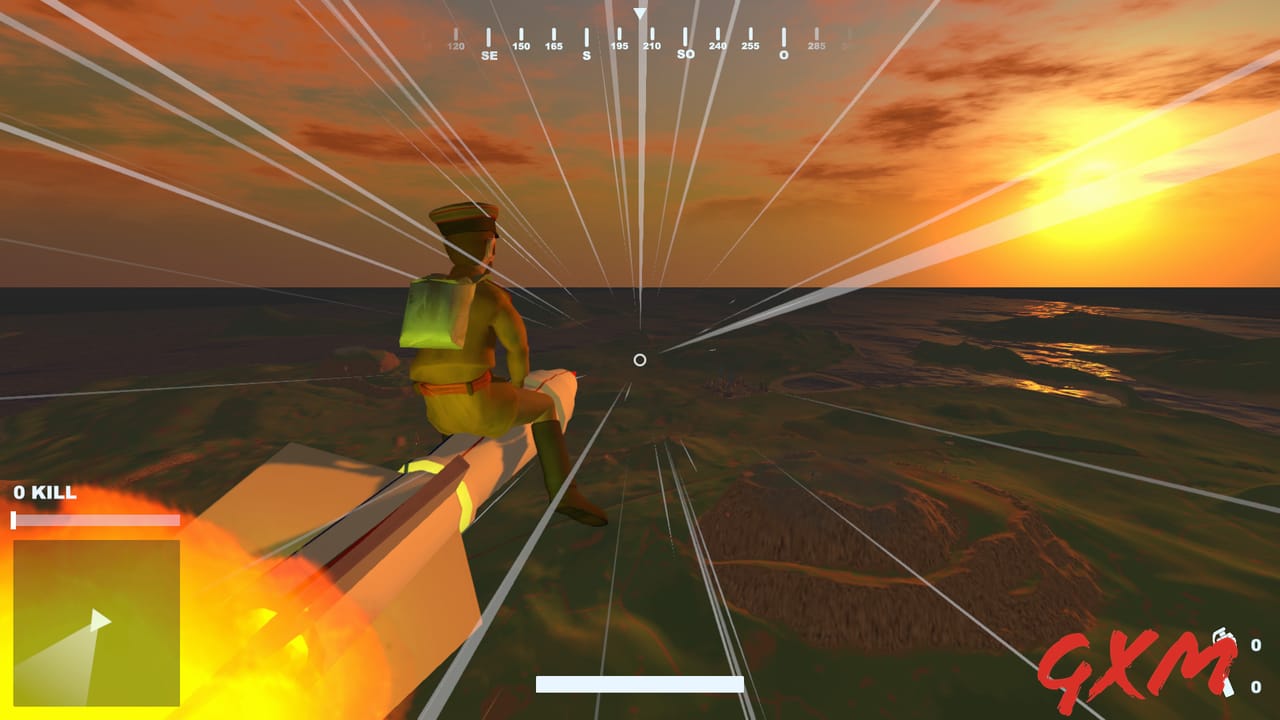Click the lower counter showing 0 near GXM

[1256, 687]
